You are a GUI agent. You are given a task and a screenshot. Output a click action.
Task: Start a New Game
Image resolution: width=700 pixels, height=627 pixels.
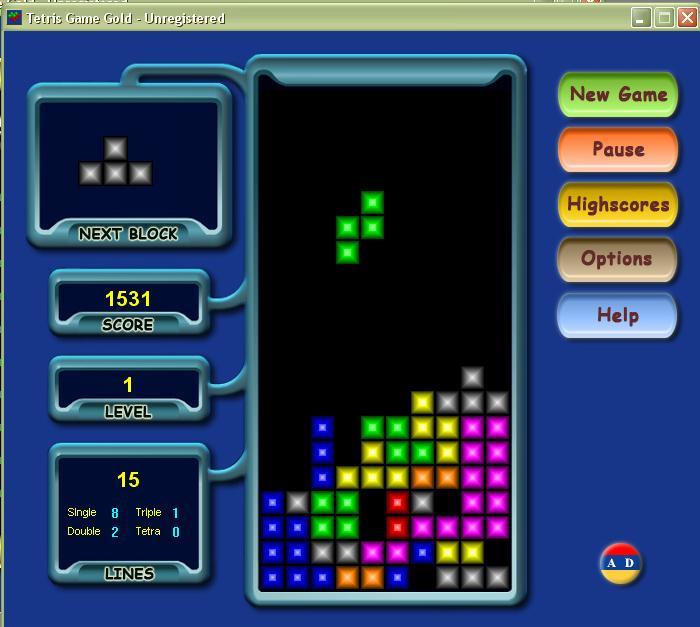(618, 95)
